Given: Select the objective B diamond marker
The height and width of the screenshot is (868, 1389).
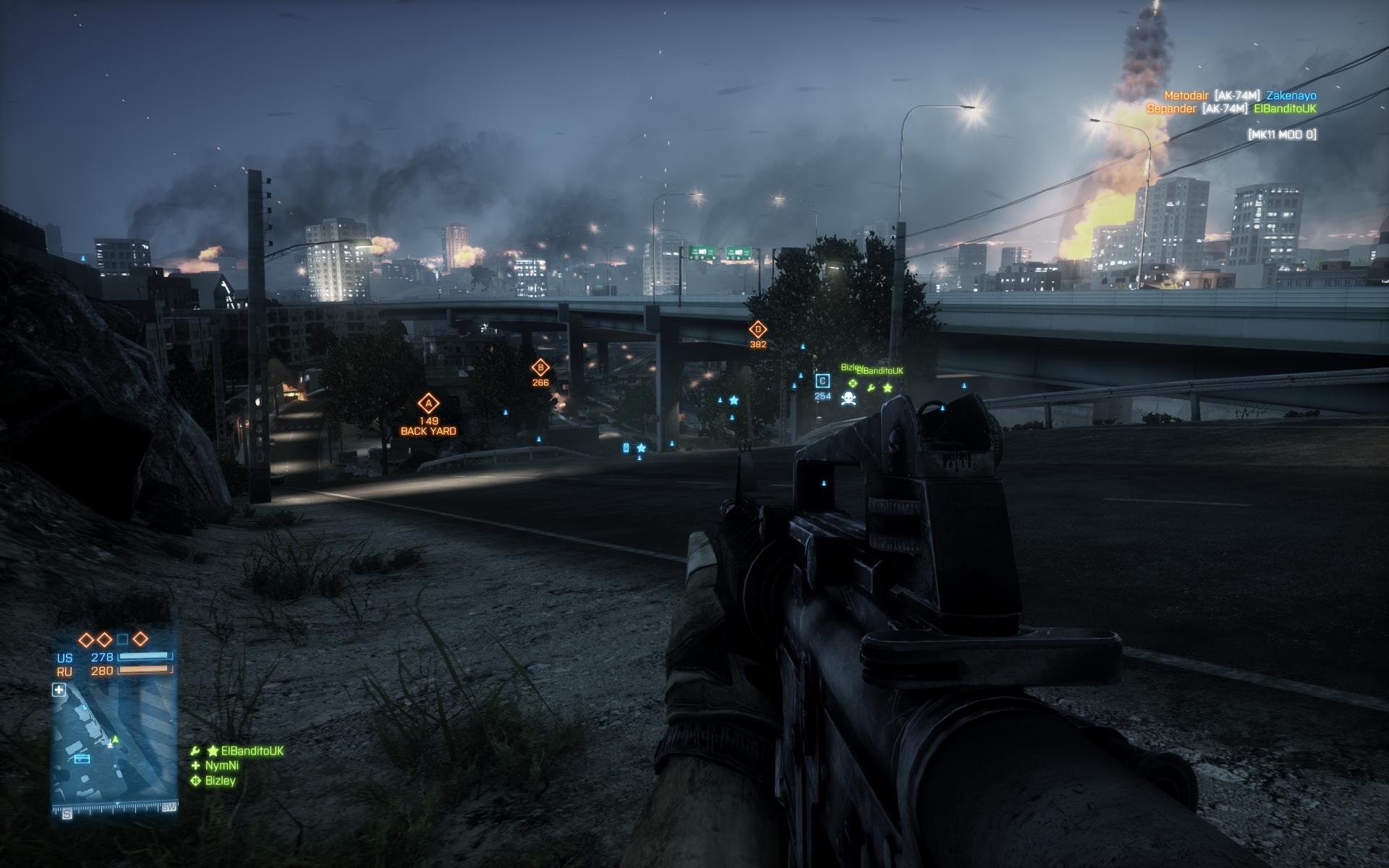Looking at the screenshot, I should pyautogui.click(x=540, y=367).
